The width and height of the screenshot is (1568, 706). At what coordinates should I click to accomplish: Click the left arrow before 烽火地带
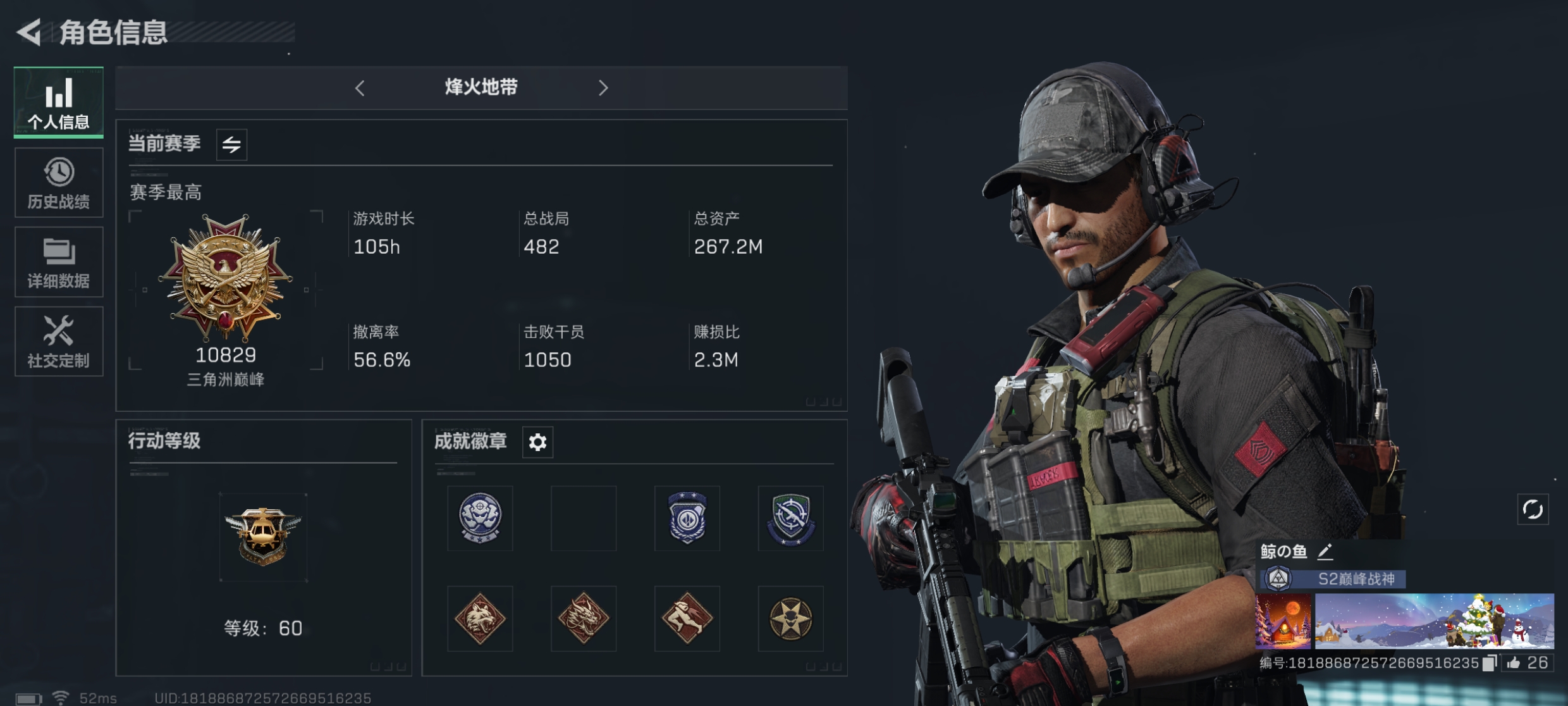360,87
